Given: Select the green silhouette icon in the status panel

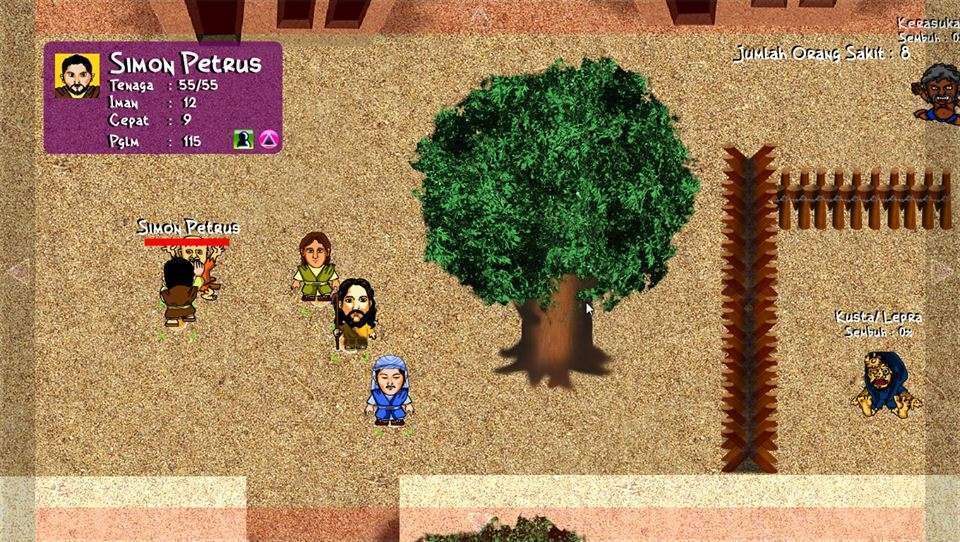Looking at the screenshot, I should click(242, 140).
